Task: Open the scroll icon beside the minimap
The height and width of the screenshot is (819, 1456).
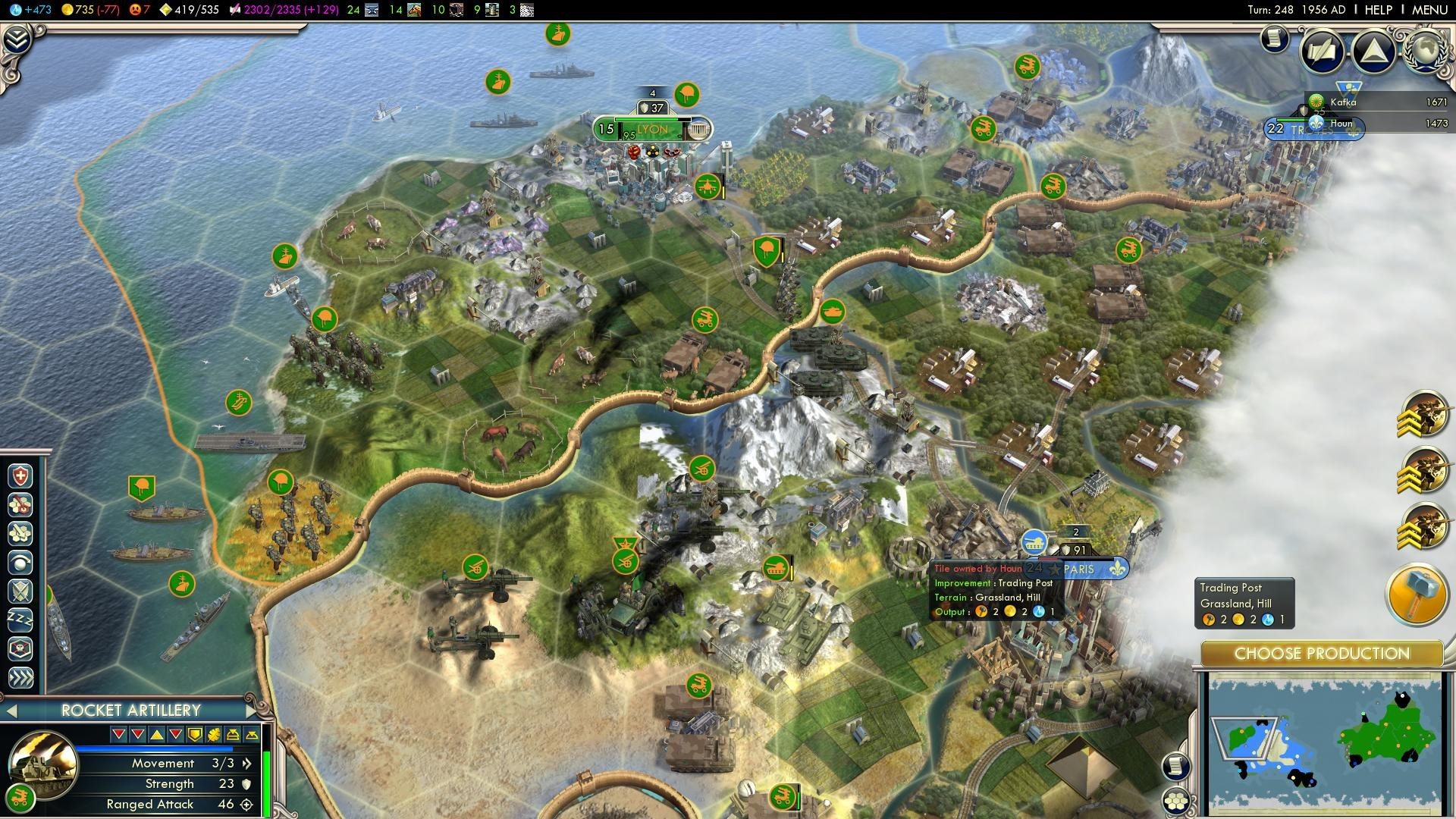Action: pos(1175,766)
